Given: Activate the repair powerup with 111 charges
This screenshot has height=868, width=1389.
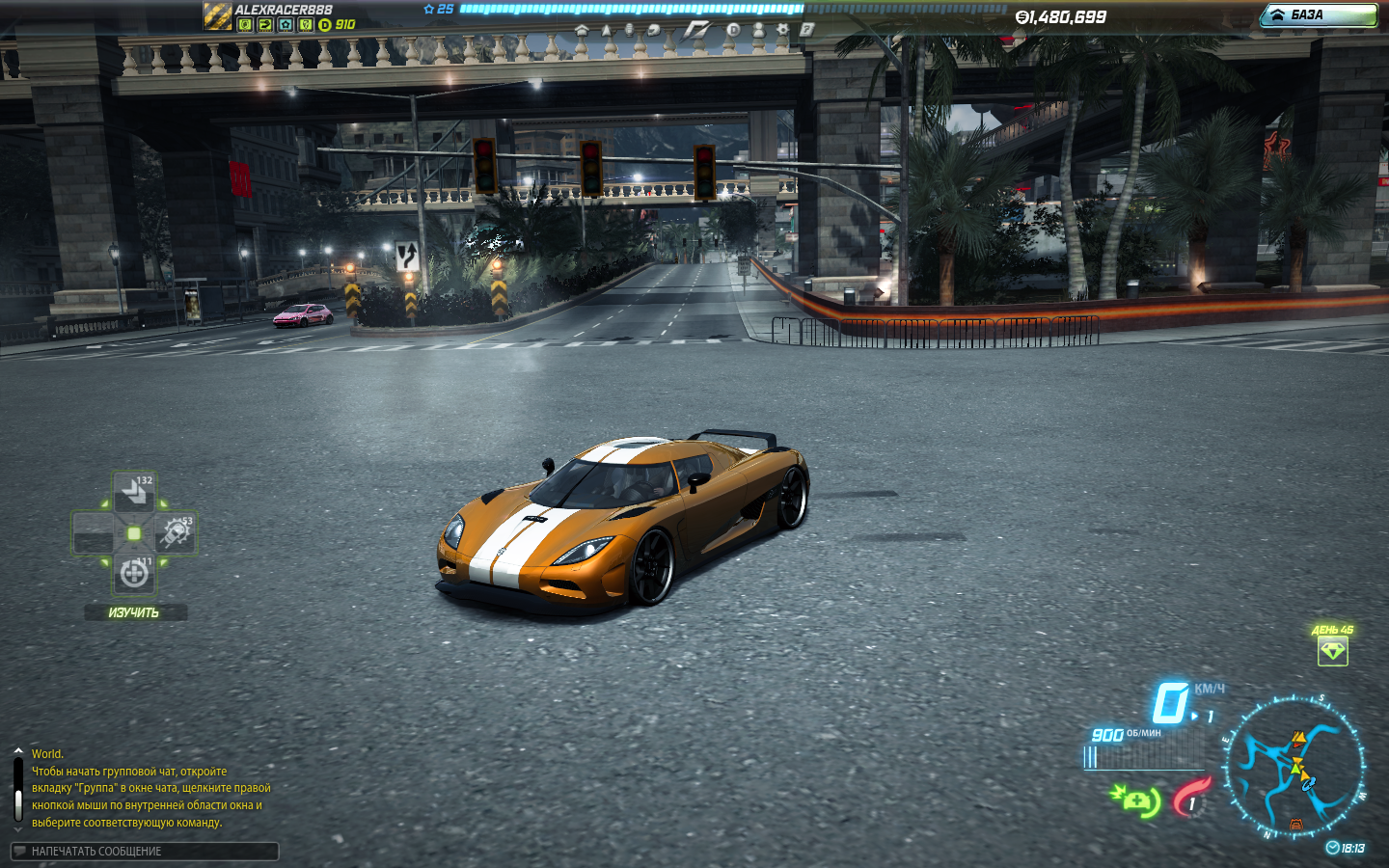Looking at the screenshot, I should tap(134, 573).
